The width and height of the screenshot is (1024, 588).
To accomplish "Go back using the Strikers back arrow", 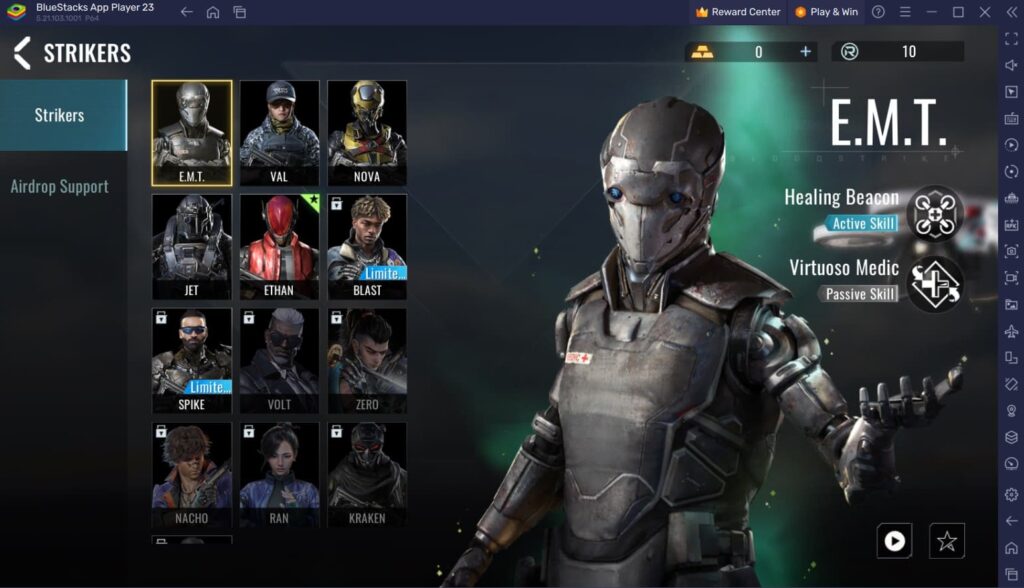I will tap(22, 53).
